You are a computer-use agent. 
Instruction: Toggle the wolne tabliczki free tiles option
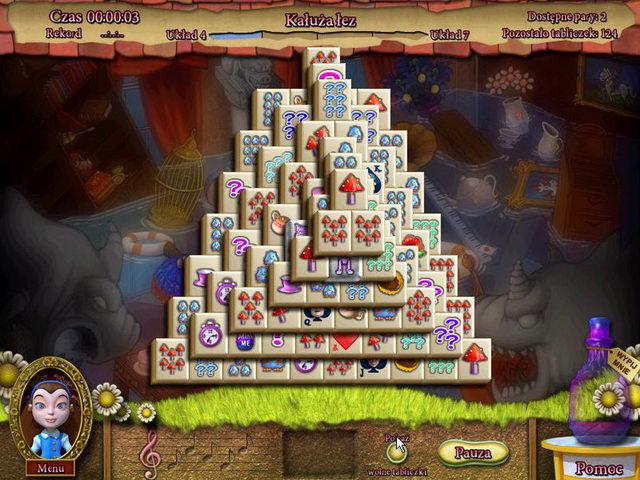pyautogui.click(x=397, y=451)
